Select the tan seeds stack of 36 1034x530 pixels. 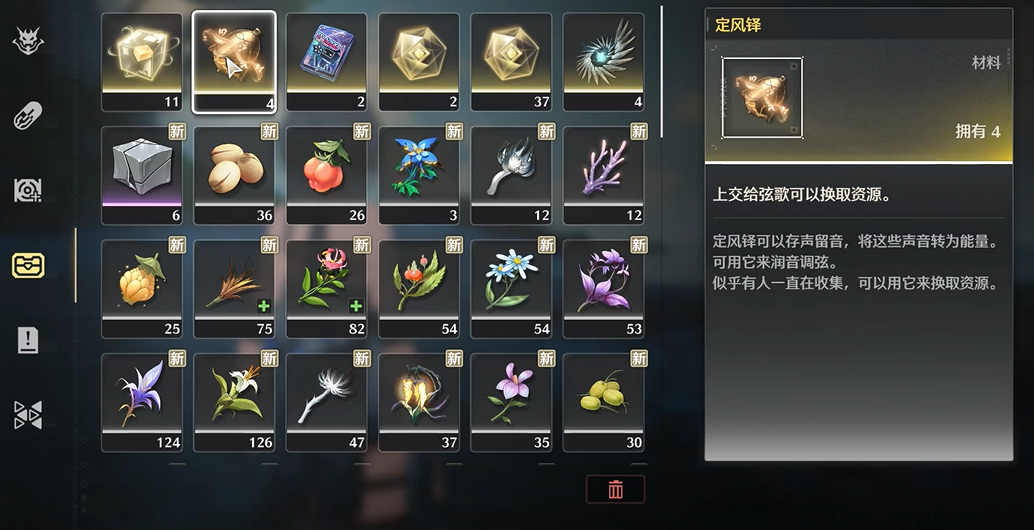tap(234, 166)
